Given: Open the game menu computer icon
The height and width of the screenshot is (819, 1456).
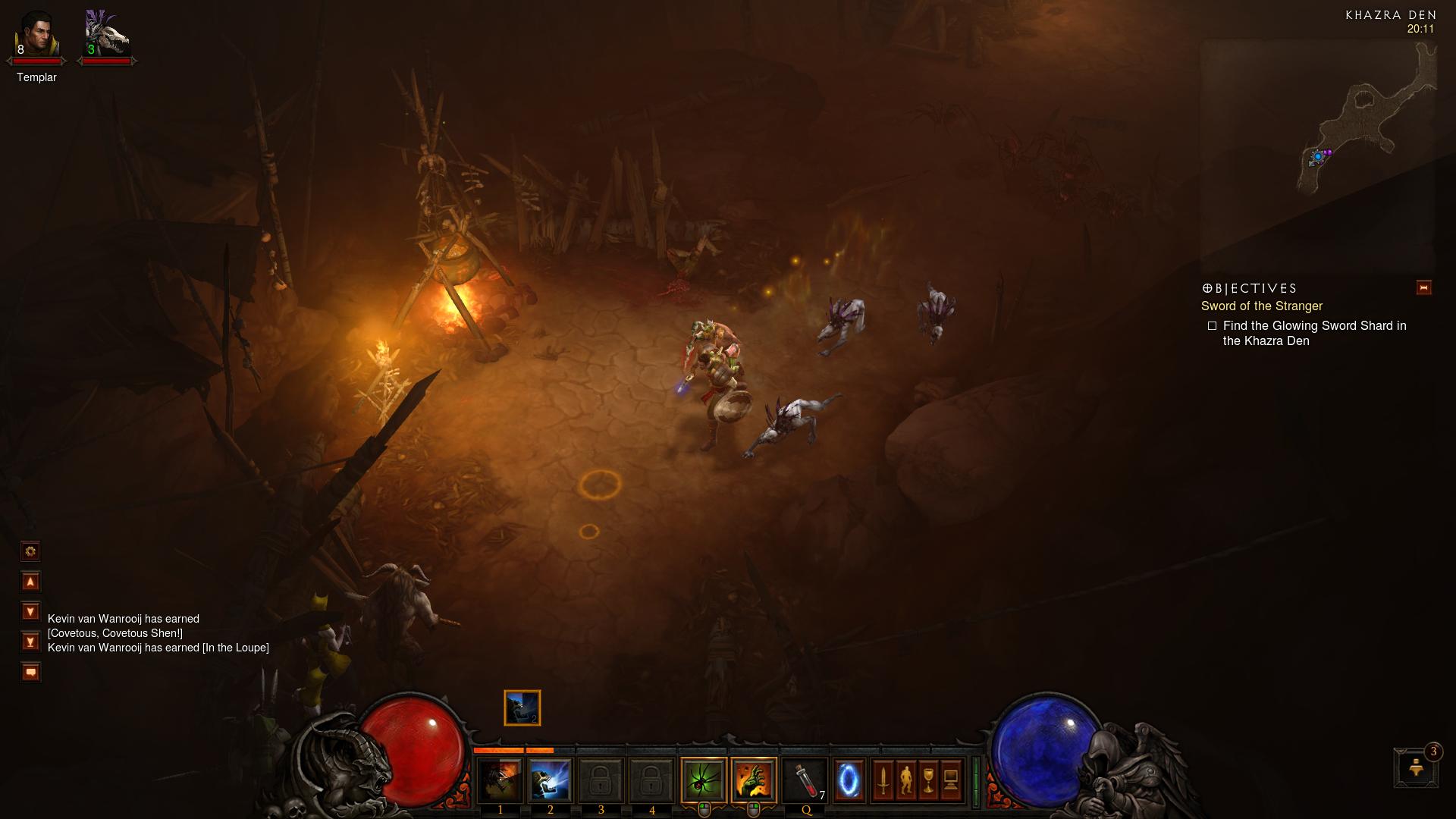Looking at the screenshot, I should 951,780.
